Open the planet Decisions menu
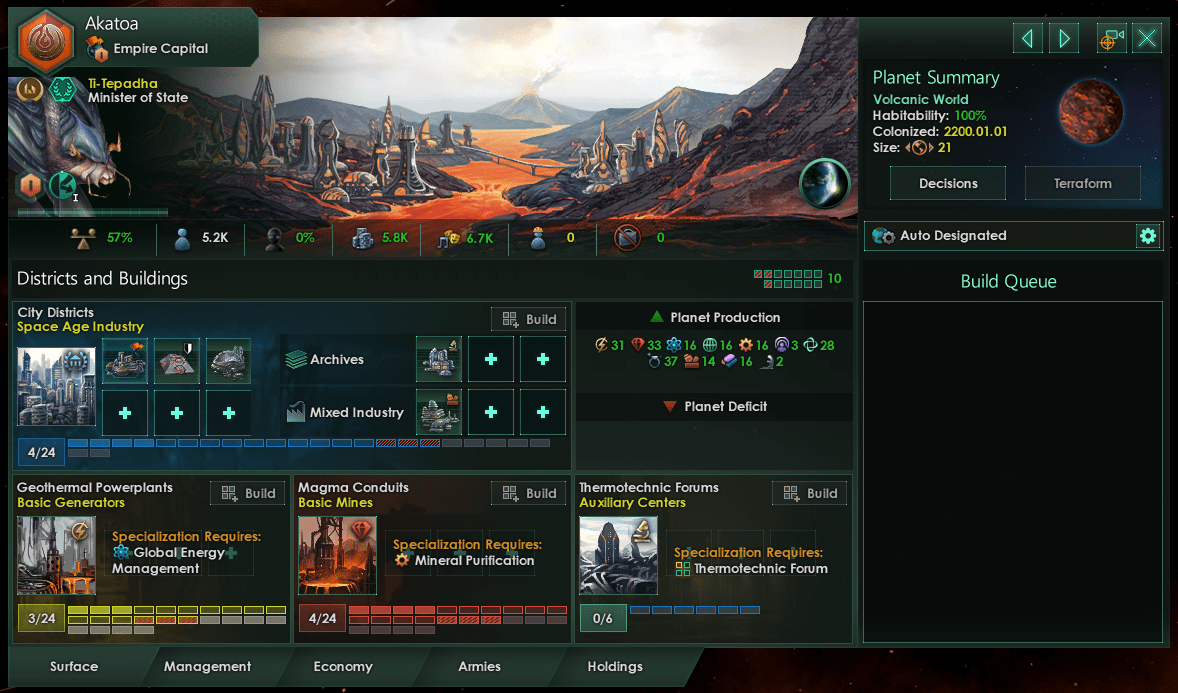The height and width of the screenshot is (693, 1178). (x=948, y=183)
